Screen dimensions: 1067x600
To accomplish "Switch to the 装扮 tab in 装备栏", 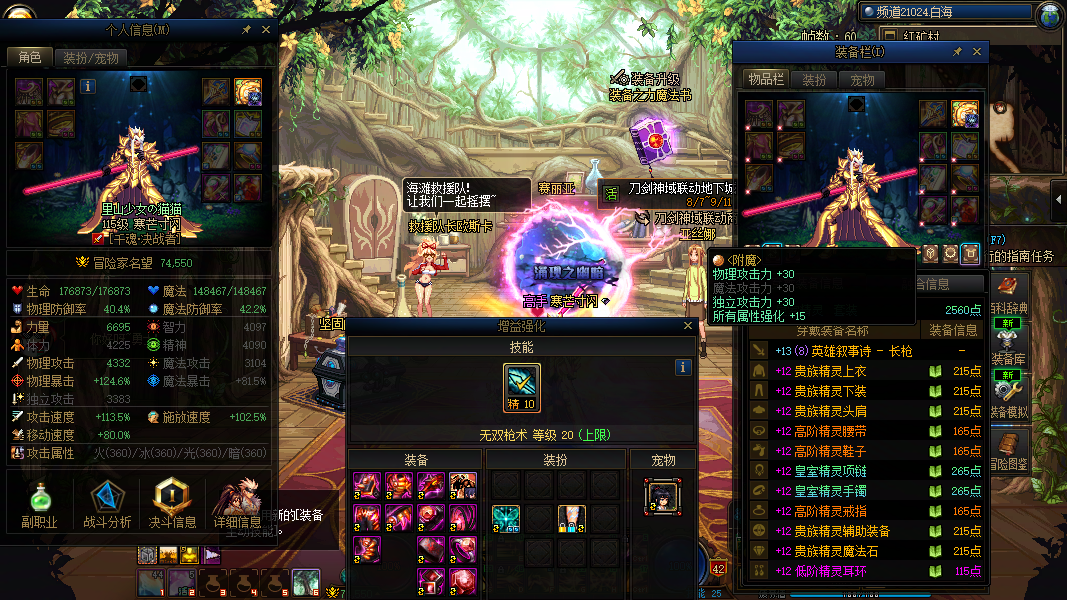I will (x=815, y=80).
